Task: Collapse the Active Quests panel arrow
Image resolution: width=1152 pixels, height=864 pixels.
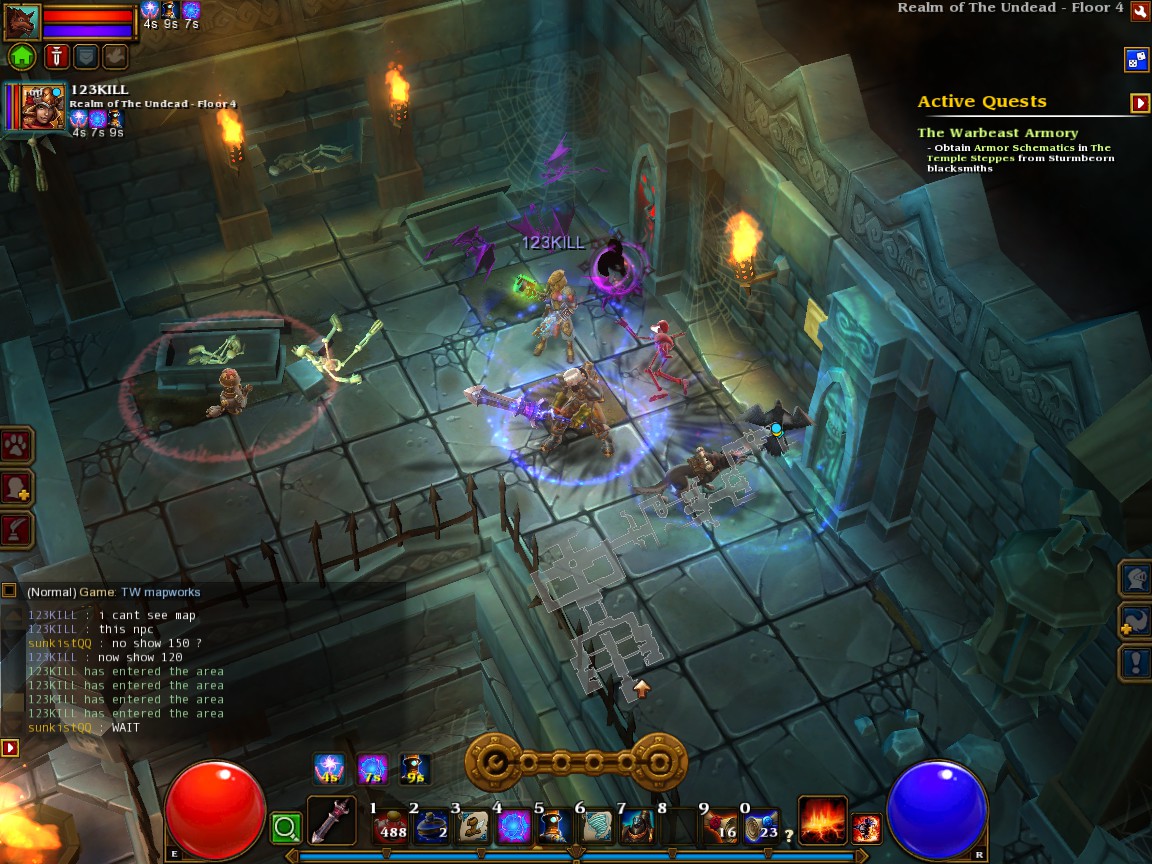Action: tap(1140, 103)
